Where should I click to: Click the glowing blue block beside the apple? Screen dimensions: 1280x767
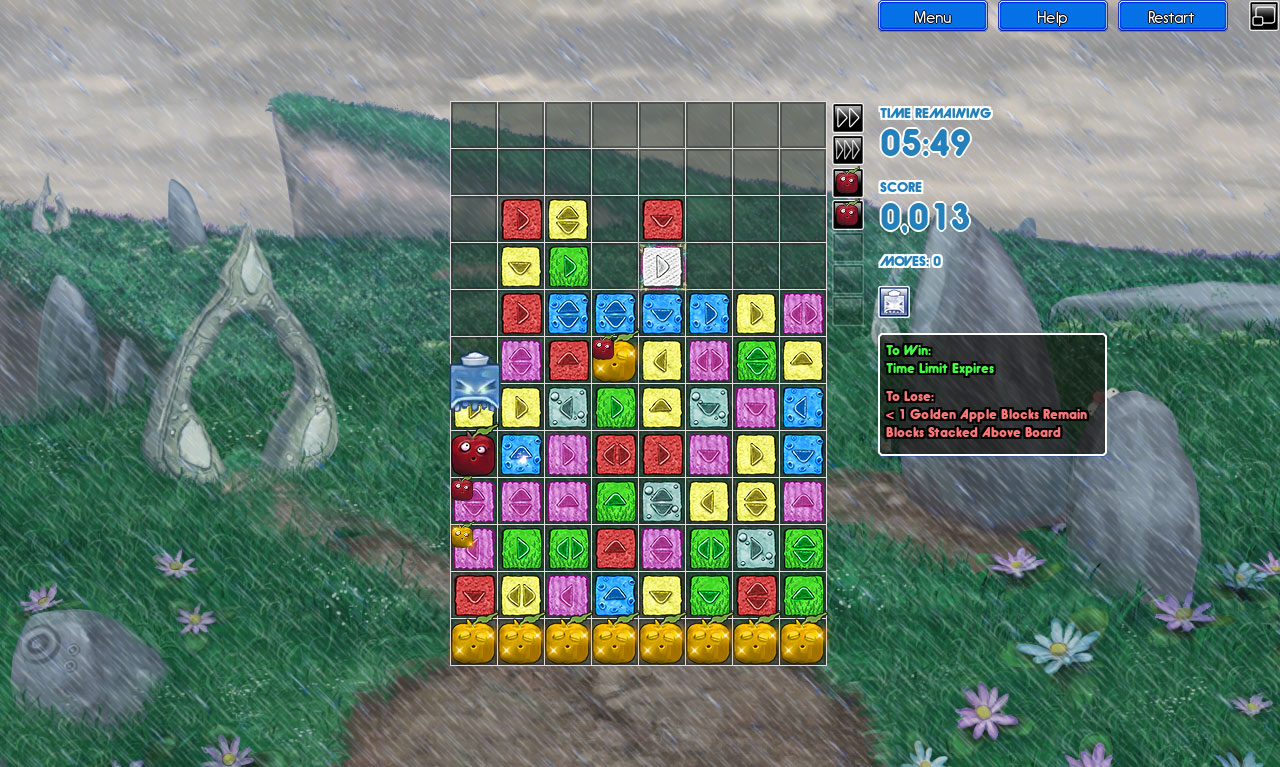tap(521, 453)
